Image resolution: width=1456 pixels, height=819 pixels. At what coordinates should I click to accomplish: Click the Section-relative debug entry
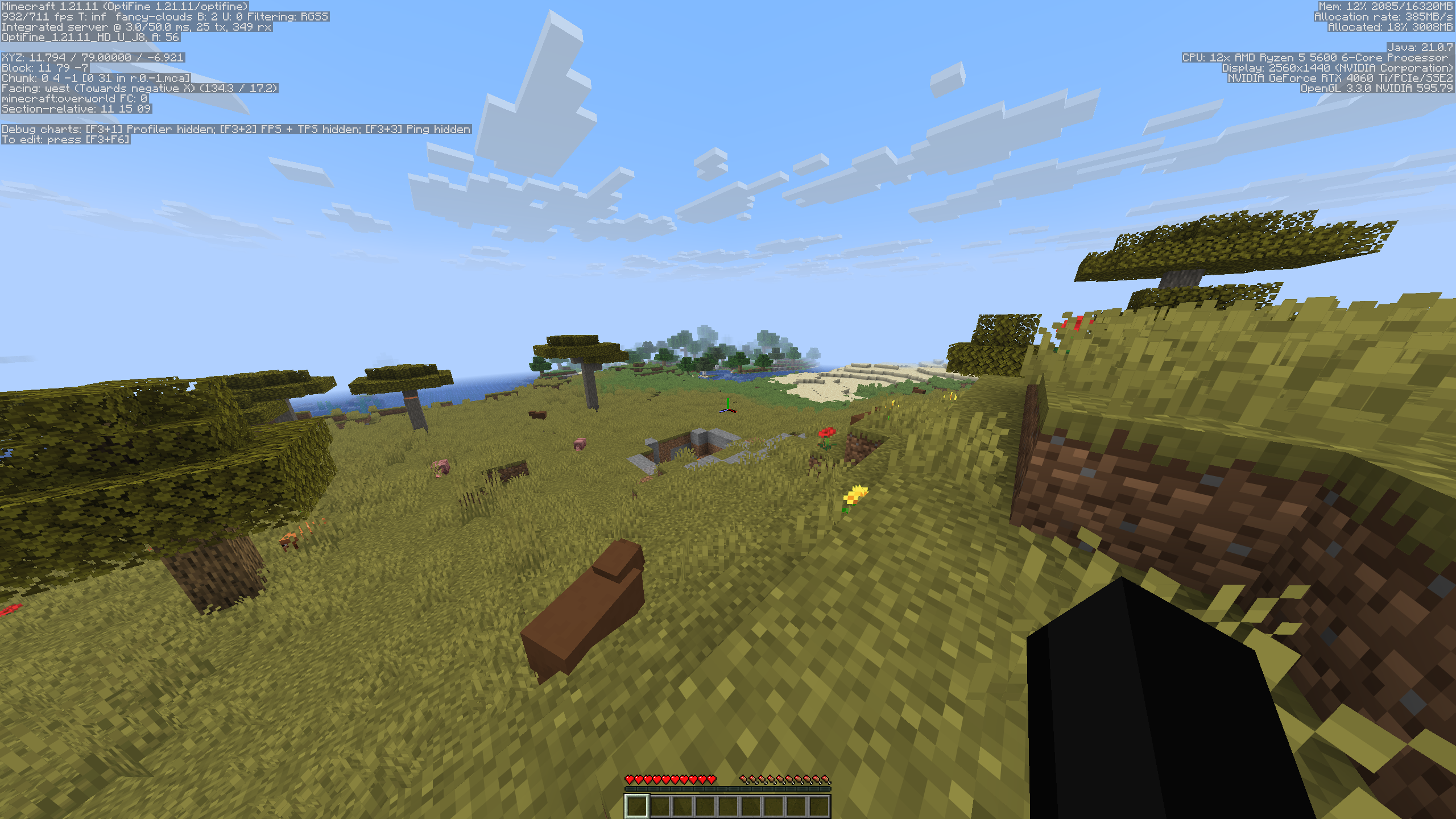pyautogui.click(x=77, y=109)
